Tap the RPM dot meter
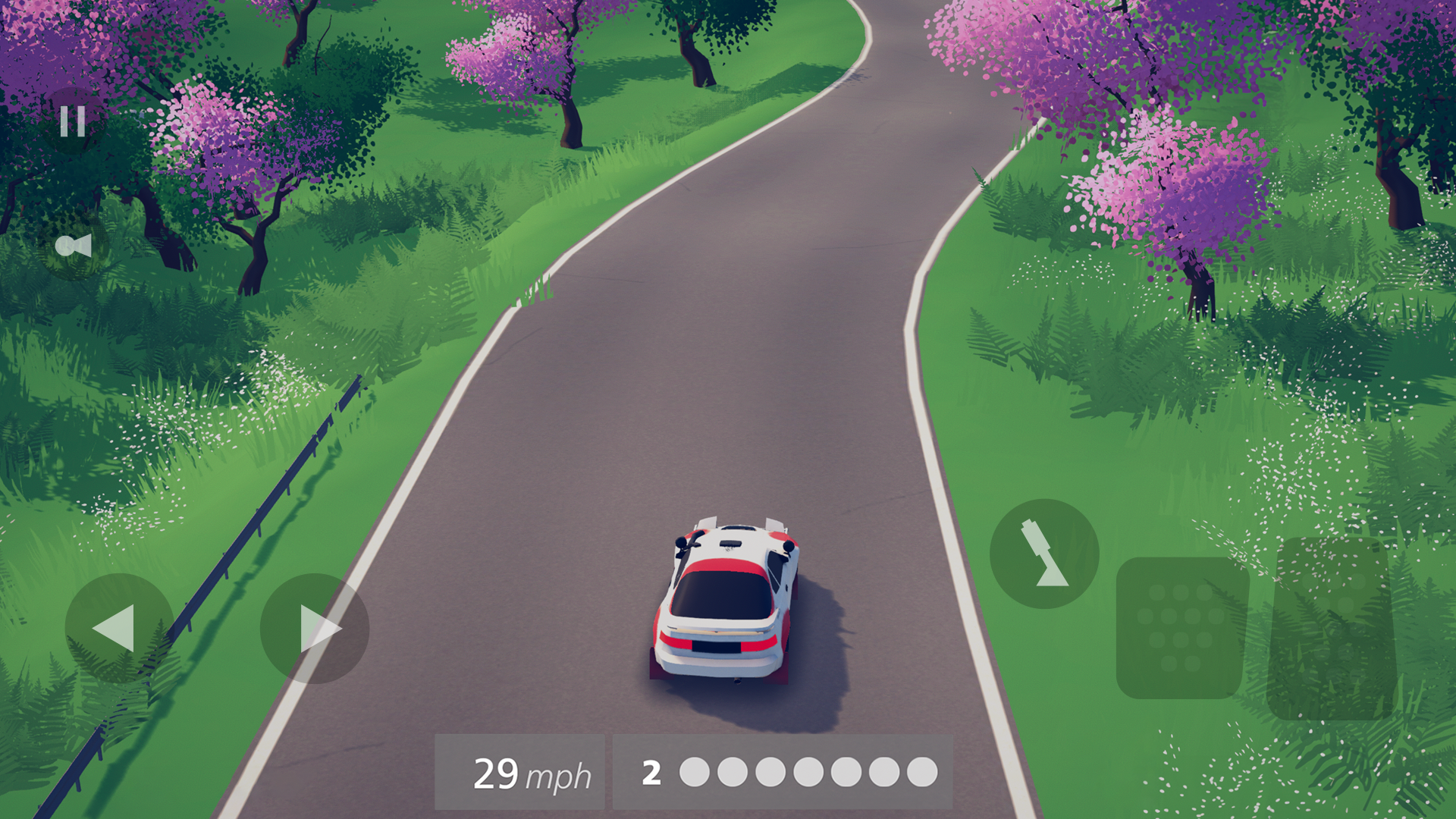The width and height of the screenshot is (1456, 819). pyautogui.click(x=808, y=773)
